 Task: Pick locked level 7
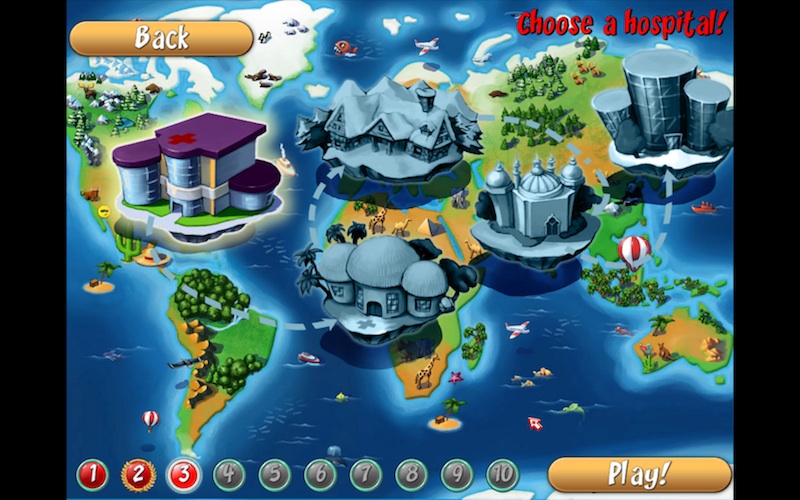coord(366,474)
